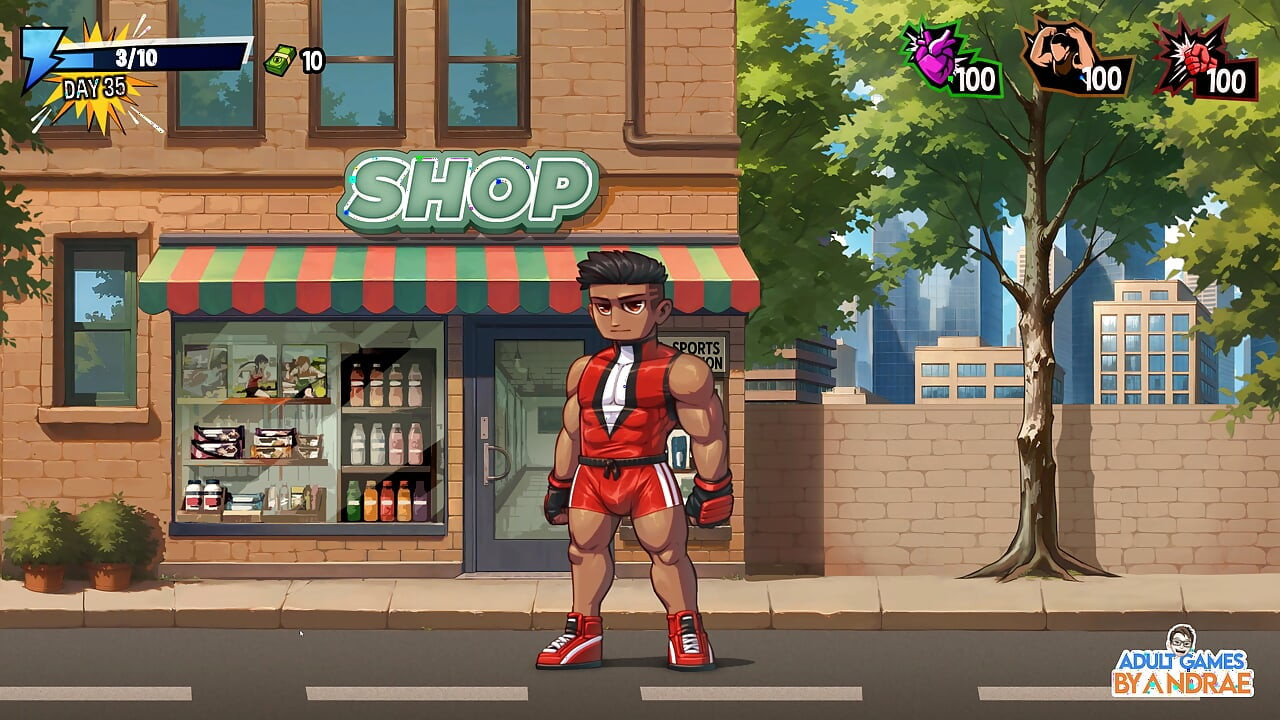Image resolution: width=1280 pixels, height=720 pixels.
Task: Click the green cash money icon
Action: pyautogui.click(x=281, y=60)
